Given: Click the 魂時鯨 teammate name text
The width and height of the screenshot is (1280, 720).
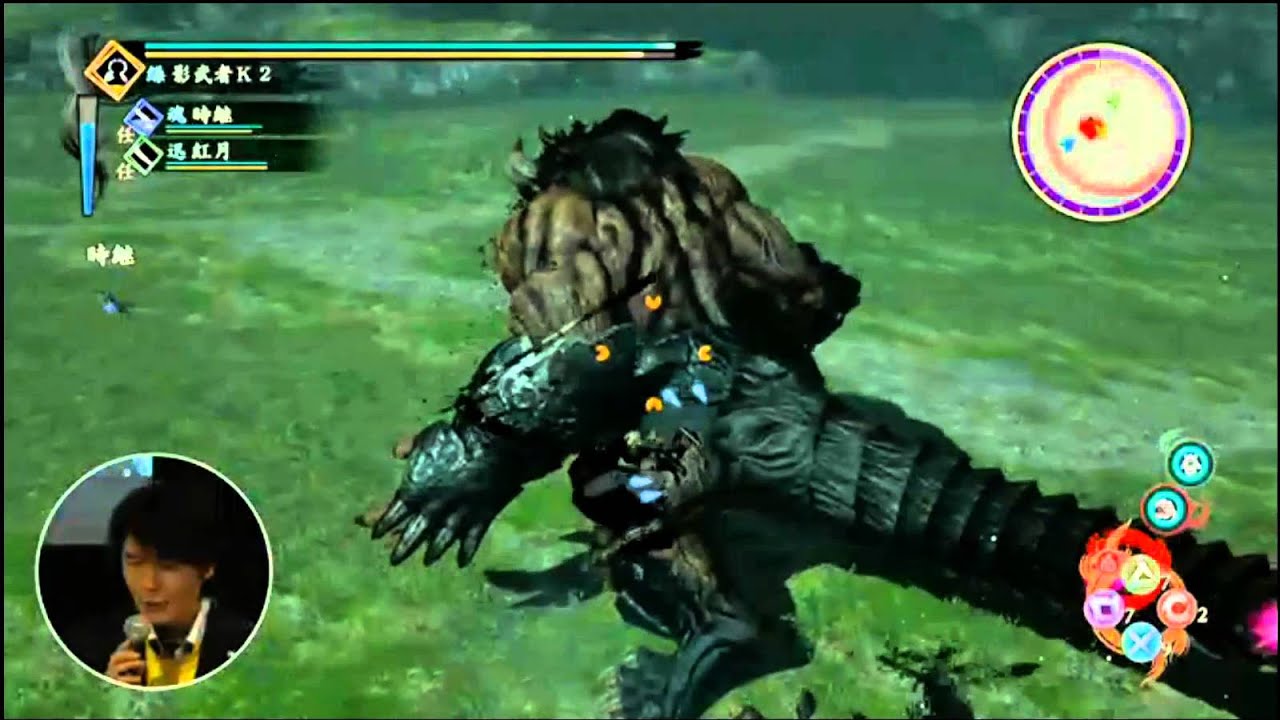Looking at the screenshot, I should [199, 115].
